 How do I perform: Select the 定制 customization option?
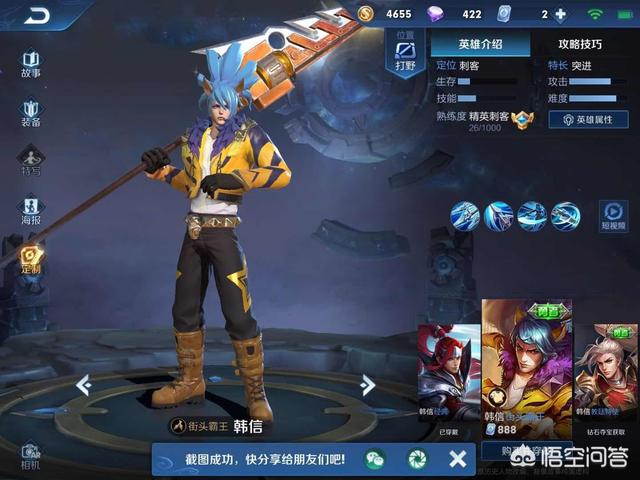tap(31, 259)
